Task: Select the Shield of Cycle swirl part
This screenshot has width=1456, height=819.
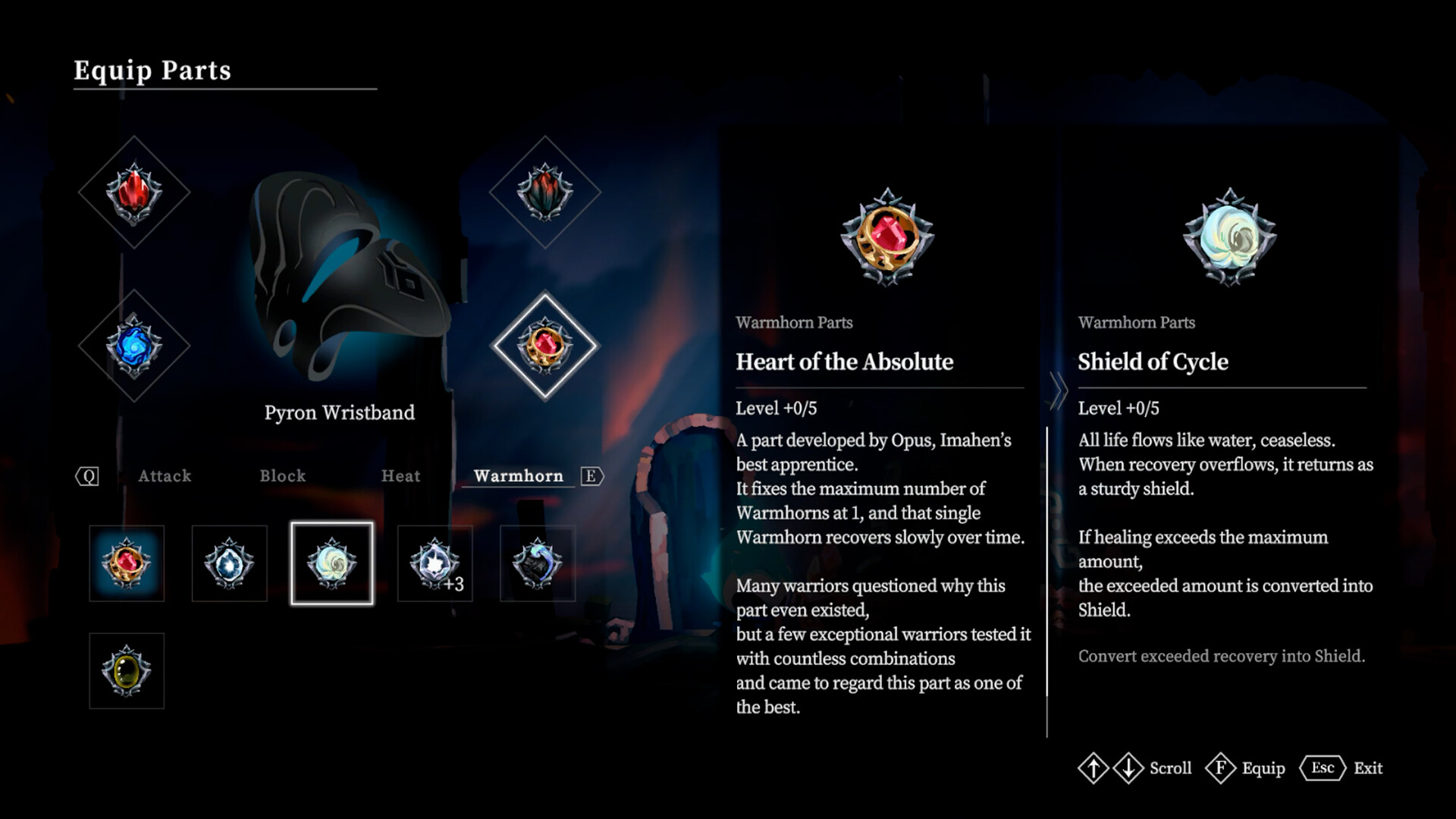Action: pos(331,563)
